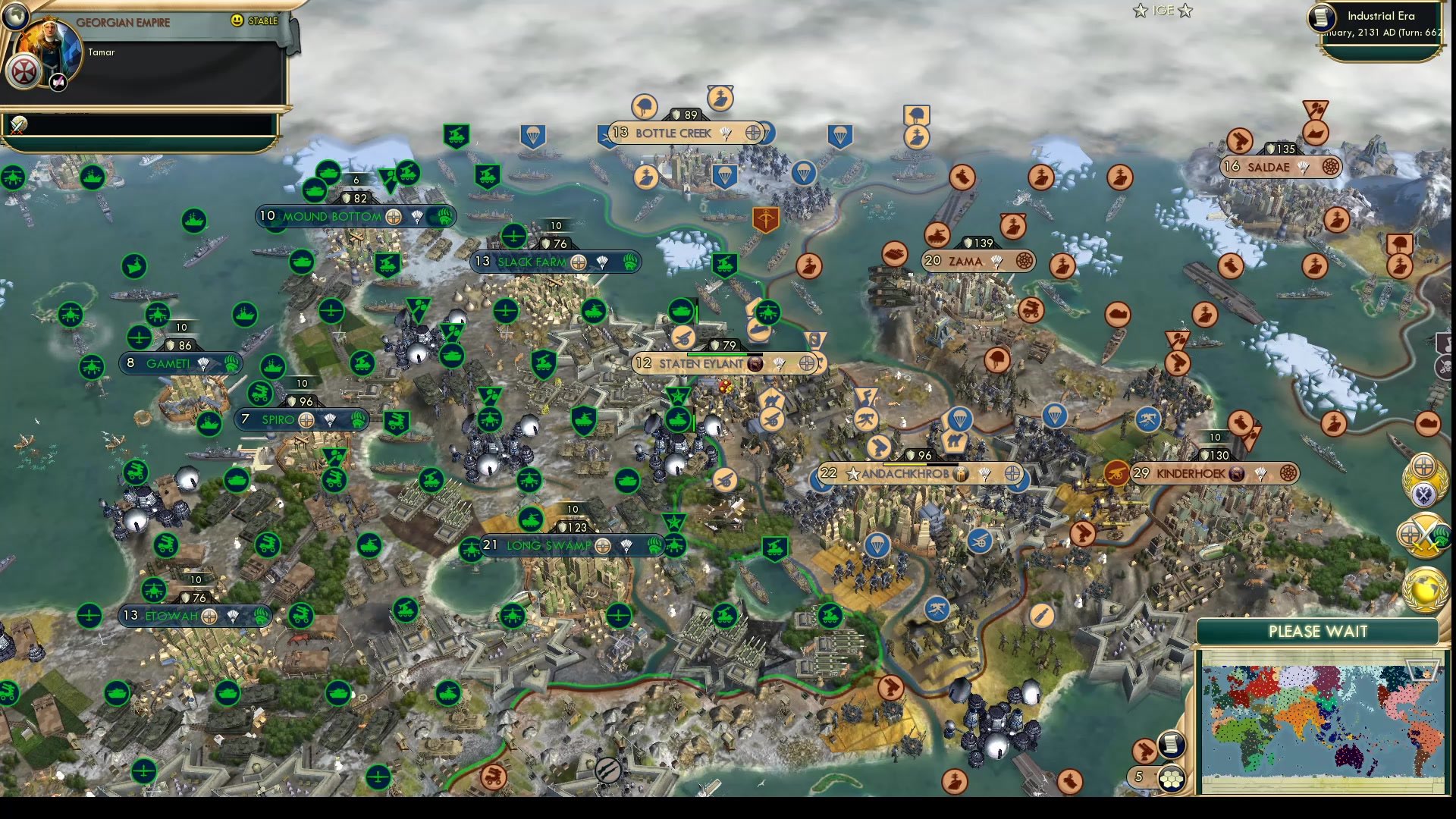
Task: Toggle the muted music icon under the leader portrait
Action: [x=58, y=82]
